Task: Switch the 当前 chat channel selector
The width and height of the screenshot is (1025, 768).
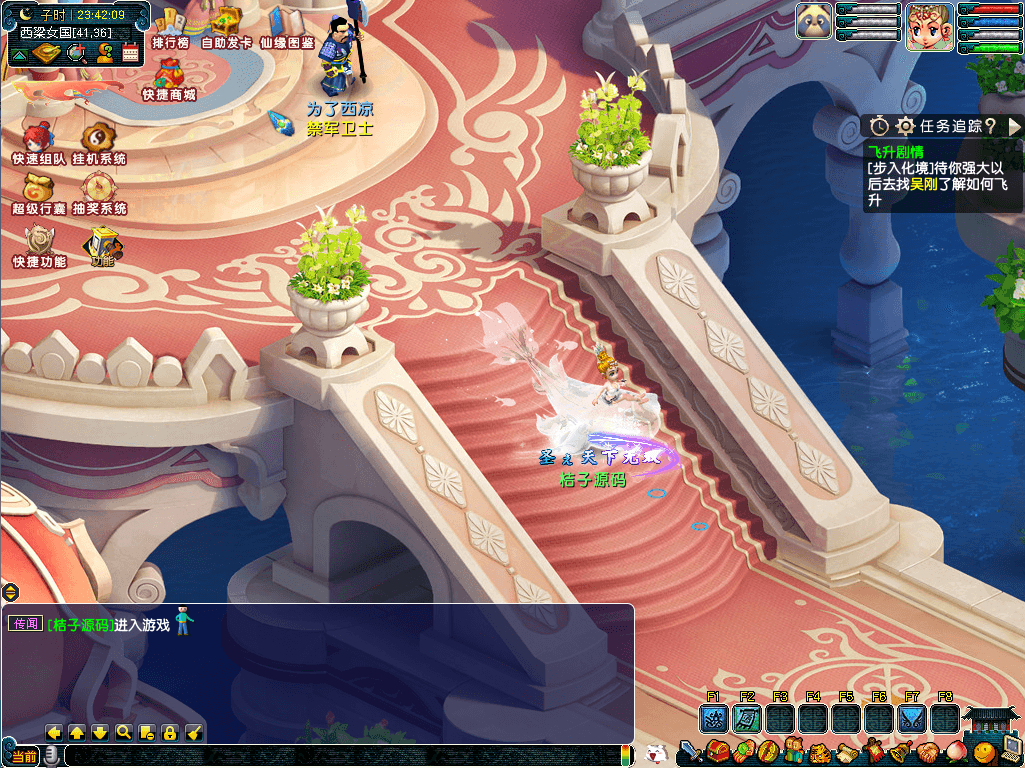Action: click(25, 756)
